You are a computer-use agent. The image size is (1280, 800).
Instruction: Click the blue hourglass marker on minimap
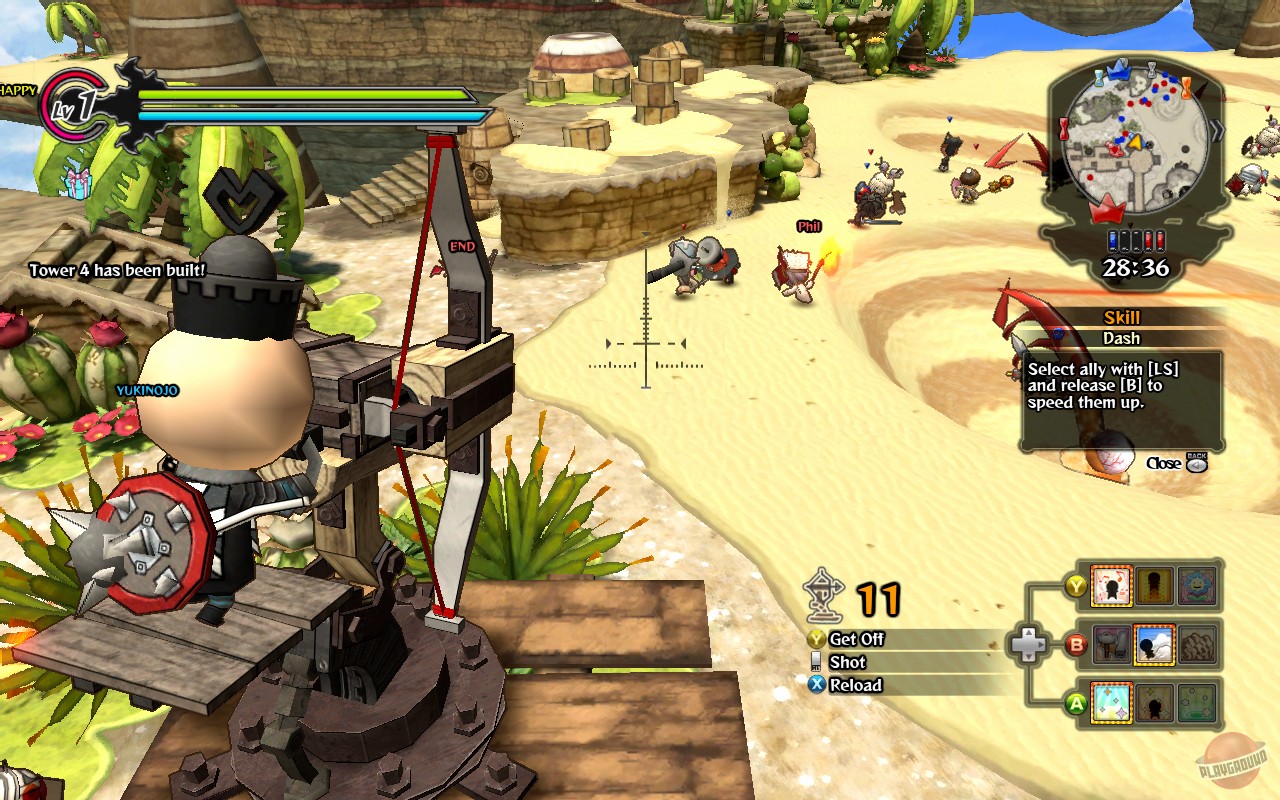coord(1099,78)
